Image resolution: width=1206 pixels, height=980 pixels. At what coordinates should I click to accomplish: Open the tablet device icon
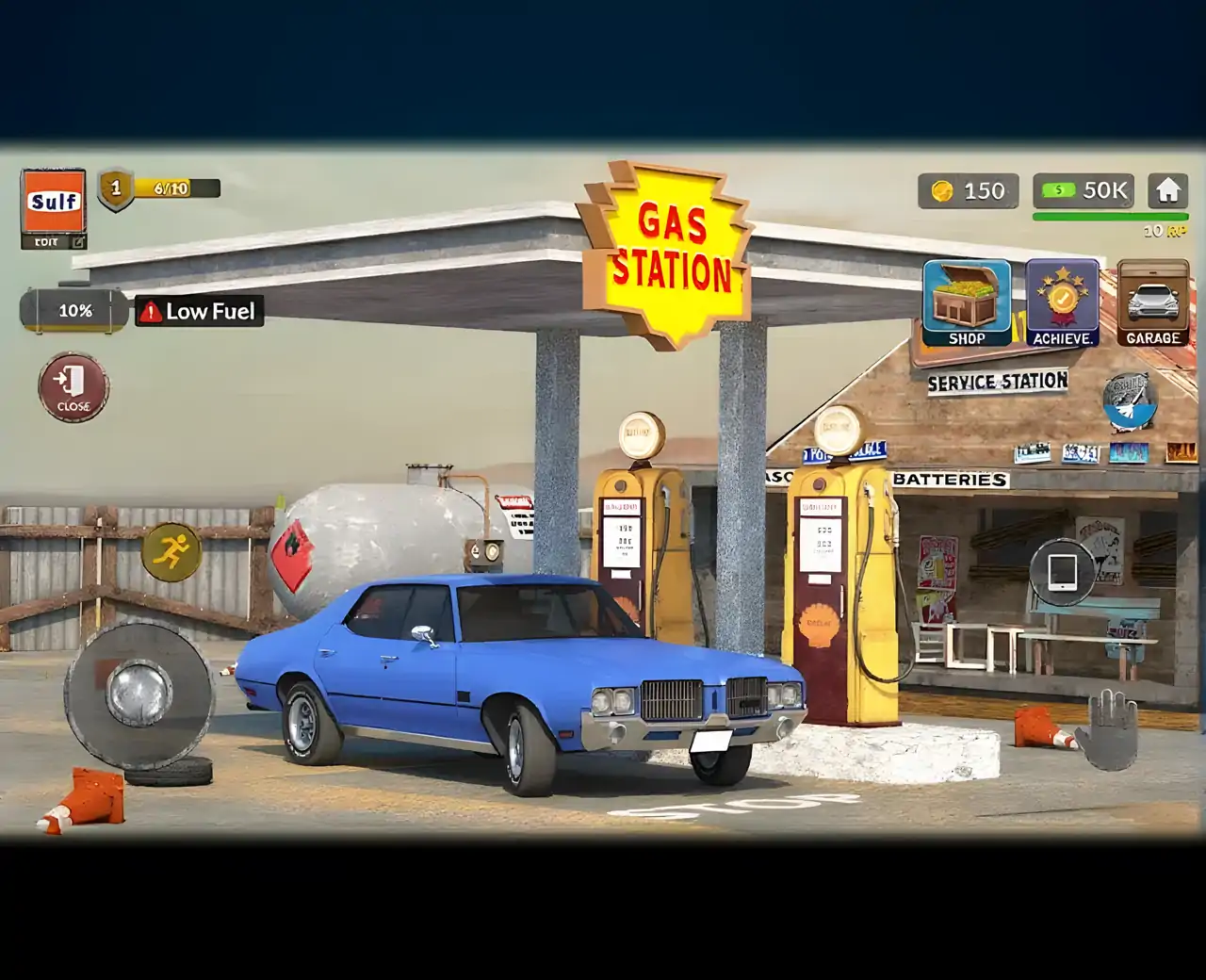1062,571
